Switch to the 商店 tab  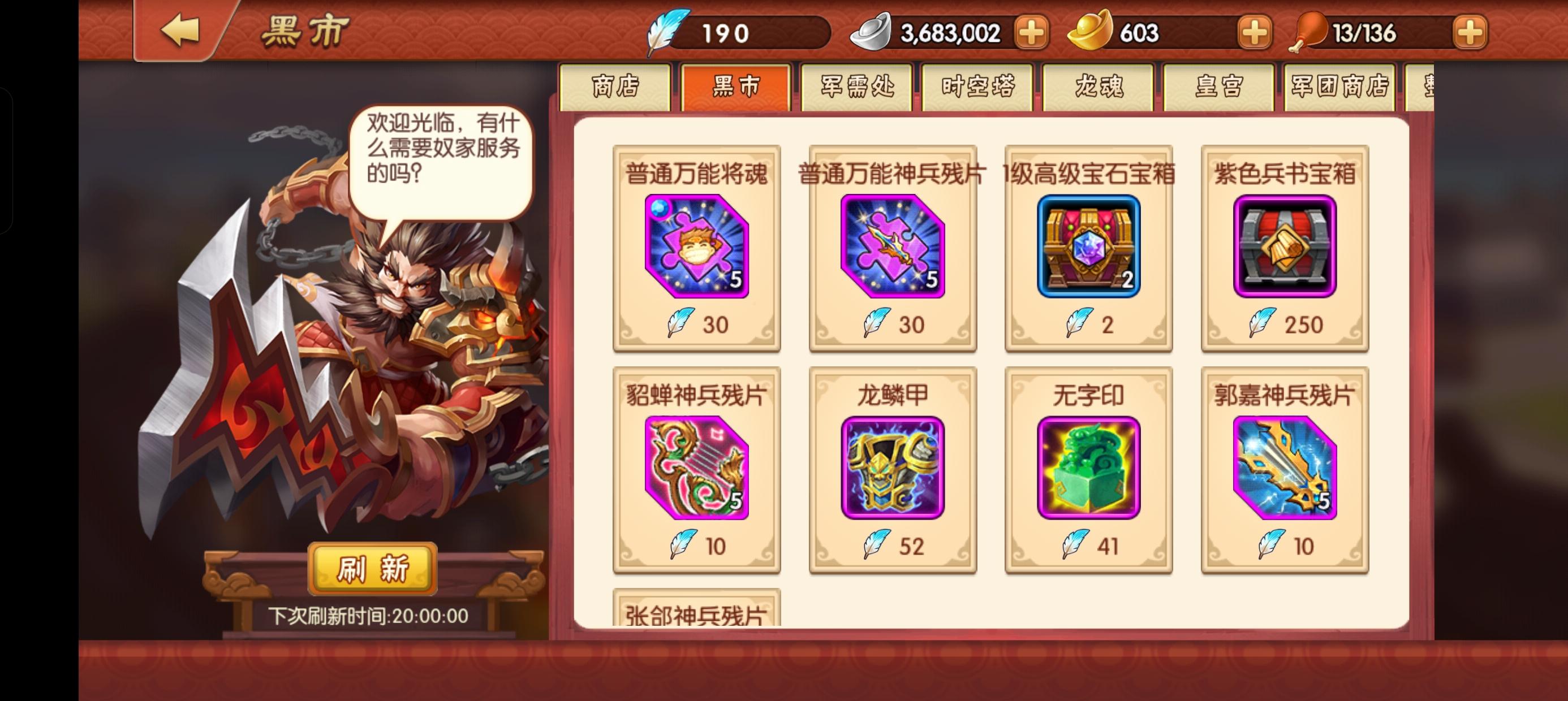point(617,86)
